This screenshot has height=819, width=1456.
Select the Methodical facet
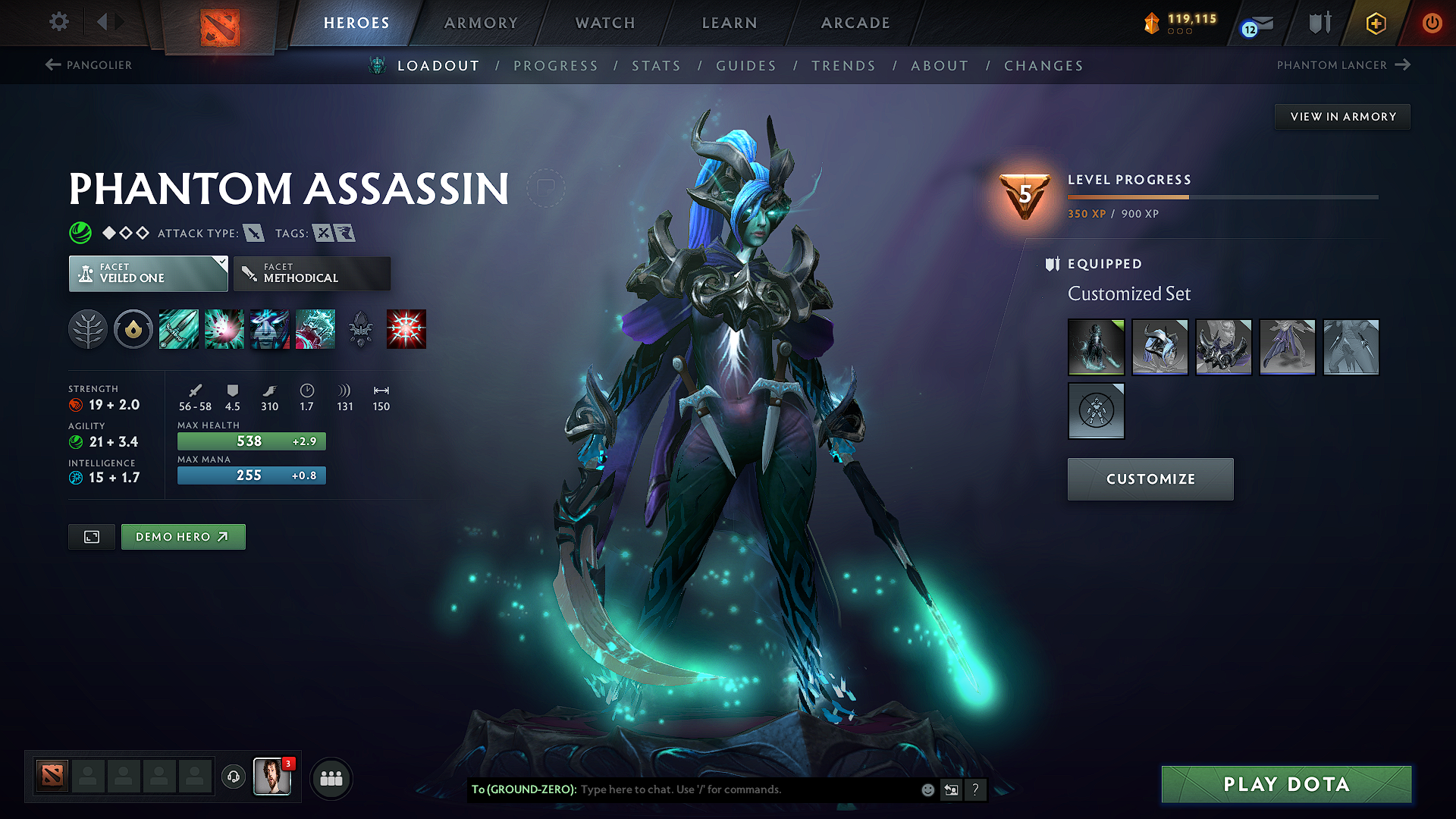click(312, 273)
